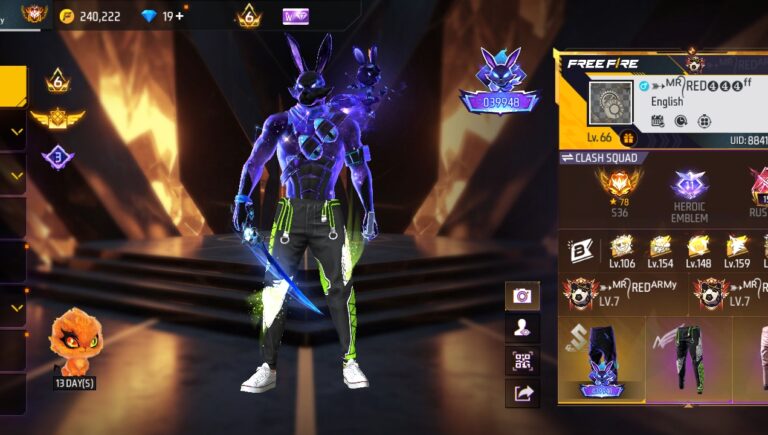Open the orange flame pet with 13 days
This screenshot has height=435, width=768.
point(75,341)
